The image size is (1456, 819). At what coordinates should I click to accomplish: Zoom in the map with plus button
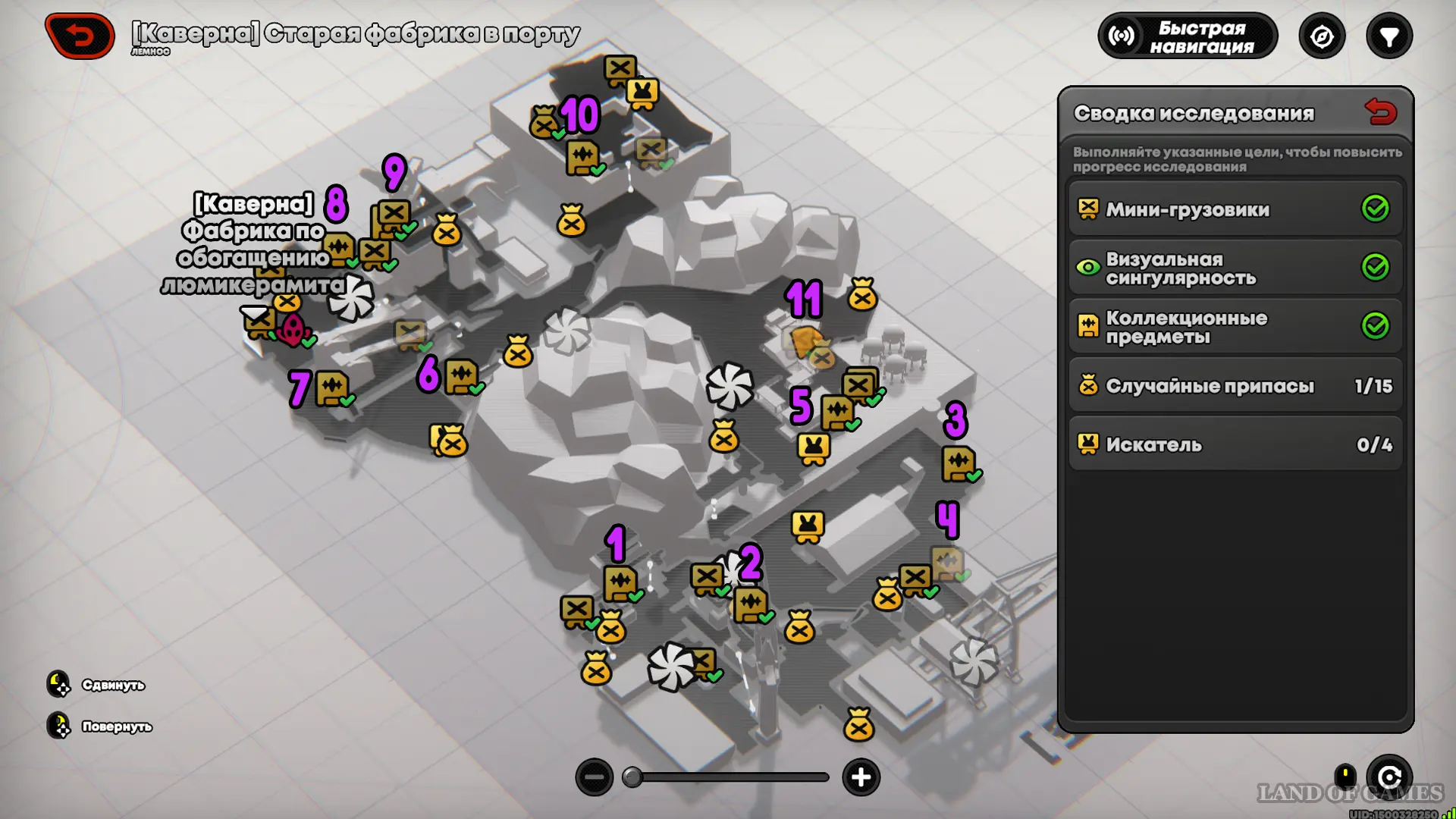(861, 777)
